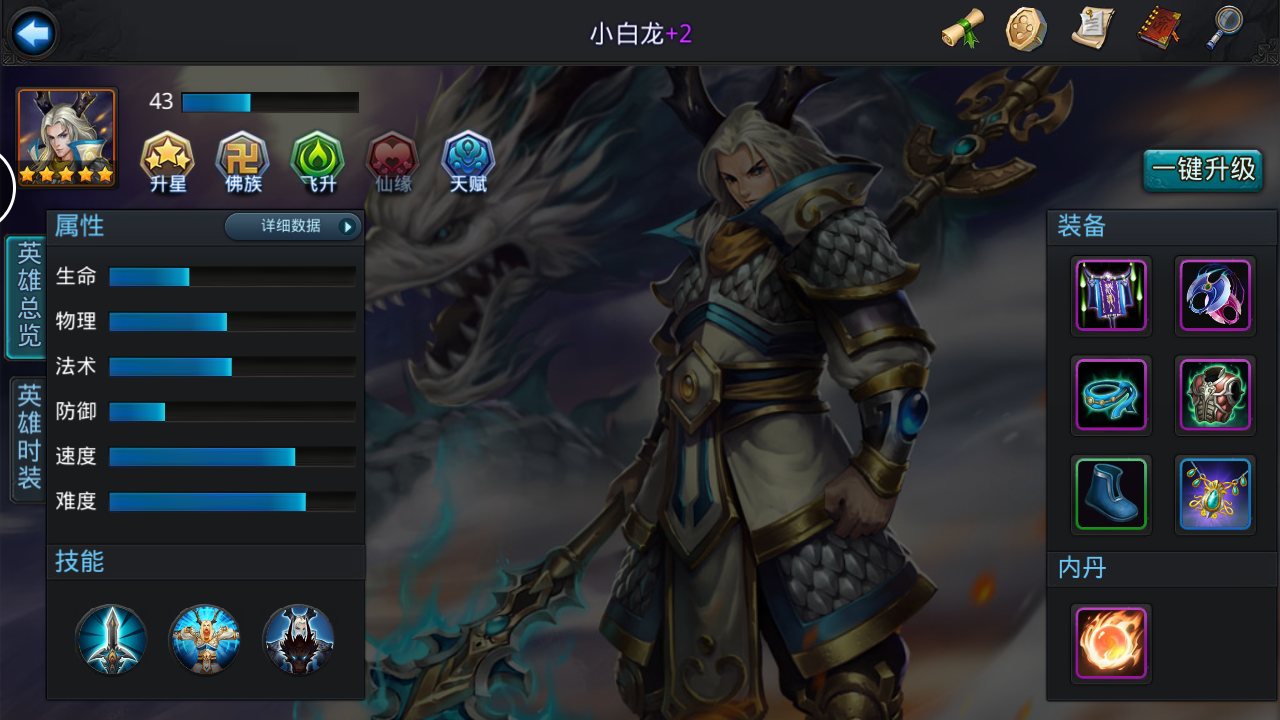Click the coin medallion icon top right
Screen dimensions: 1280x720
[1027, 30]
